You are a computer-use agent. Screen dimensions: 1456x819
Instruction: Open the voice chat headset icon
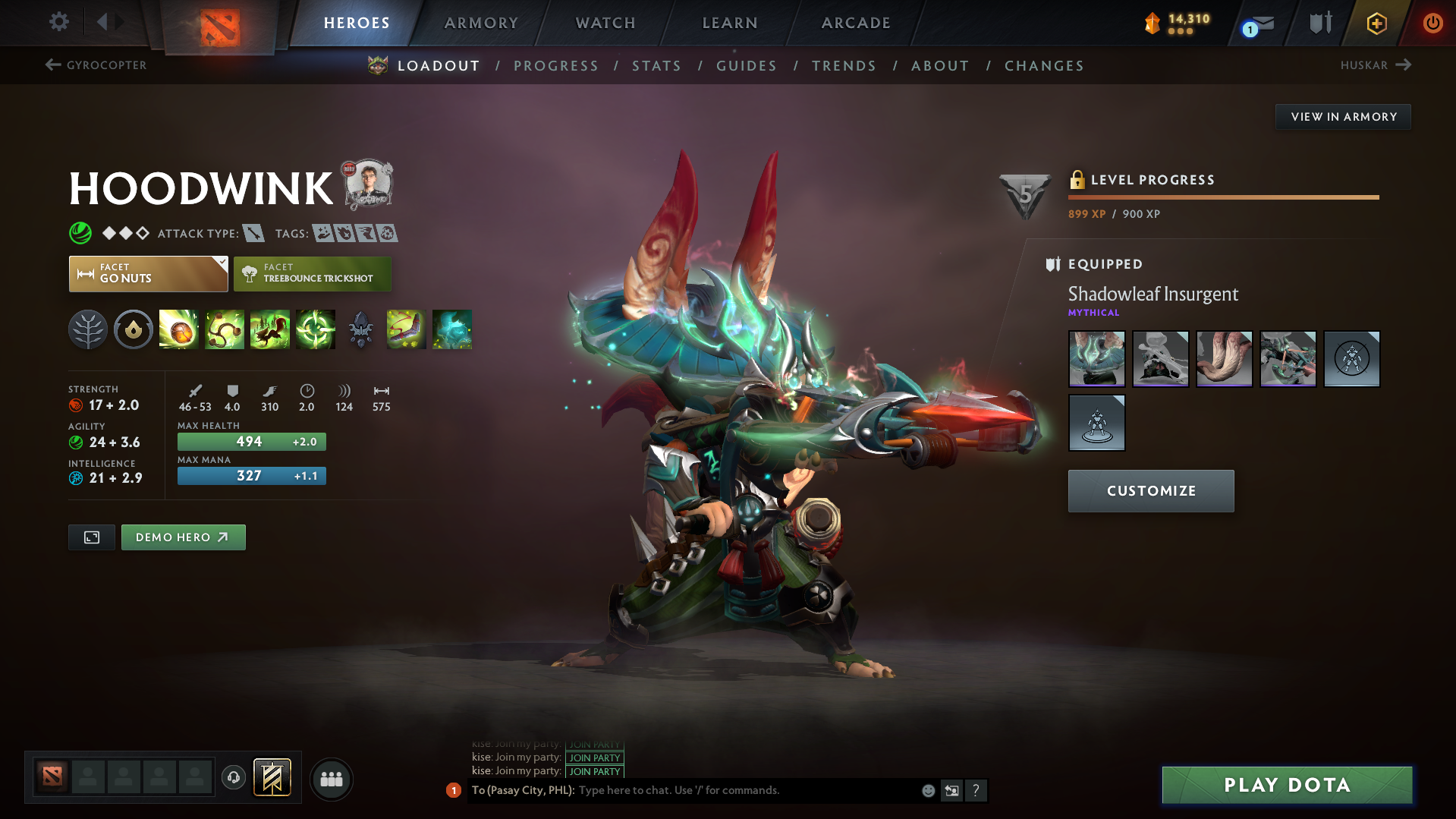click(x=234, y=779)
